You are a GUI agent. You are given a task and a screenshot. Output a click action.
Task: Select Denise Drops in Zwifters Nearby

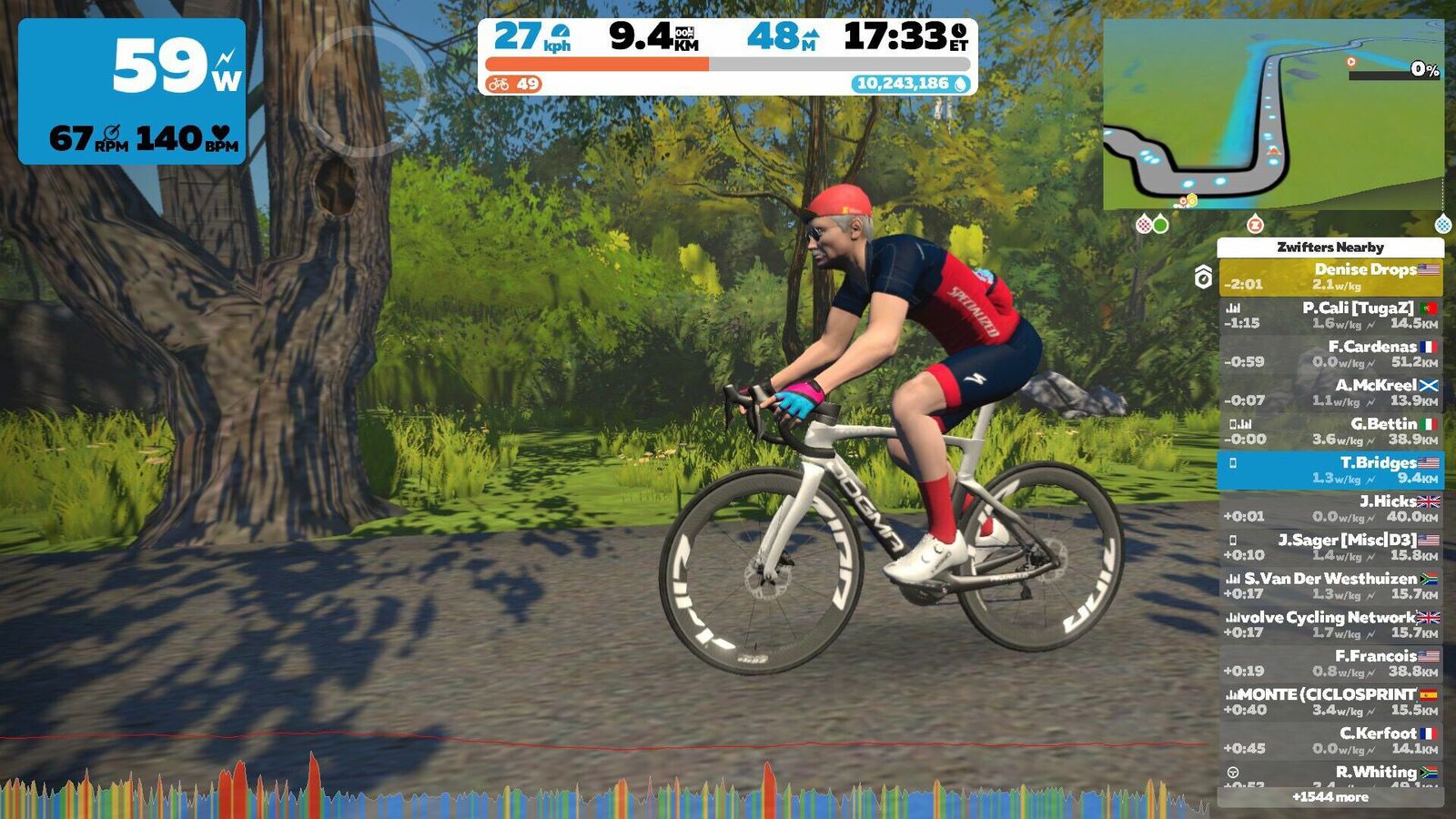click(1330, 277)
